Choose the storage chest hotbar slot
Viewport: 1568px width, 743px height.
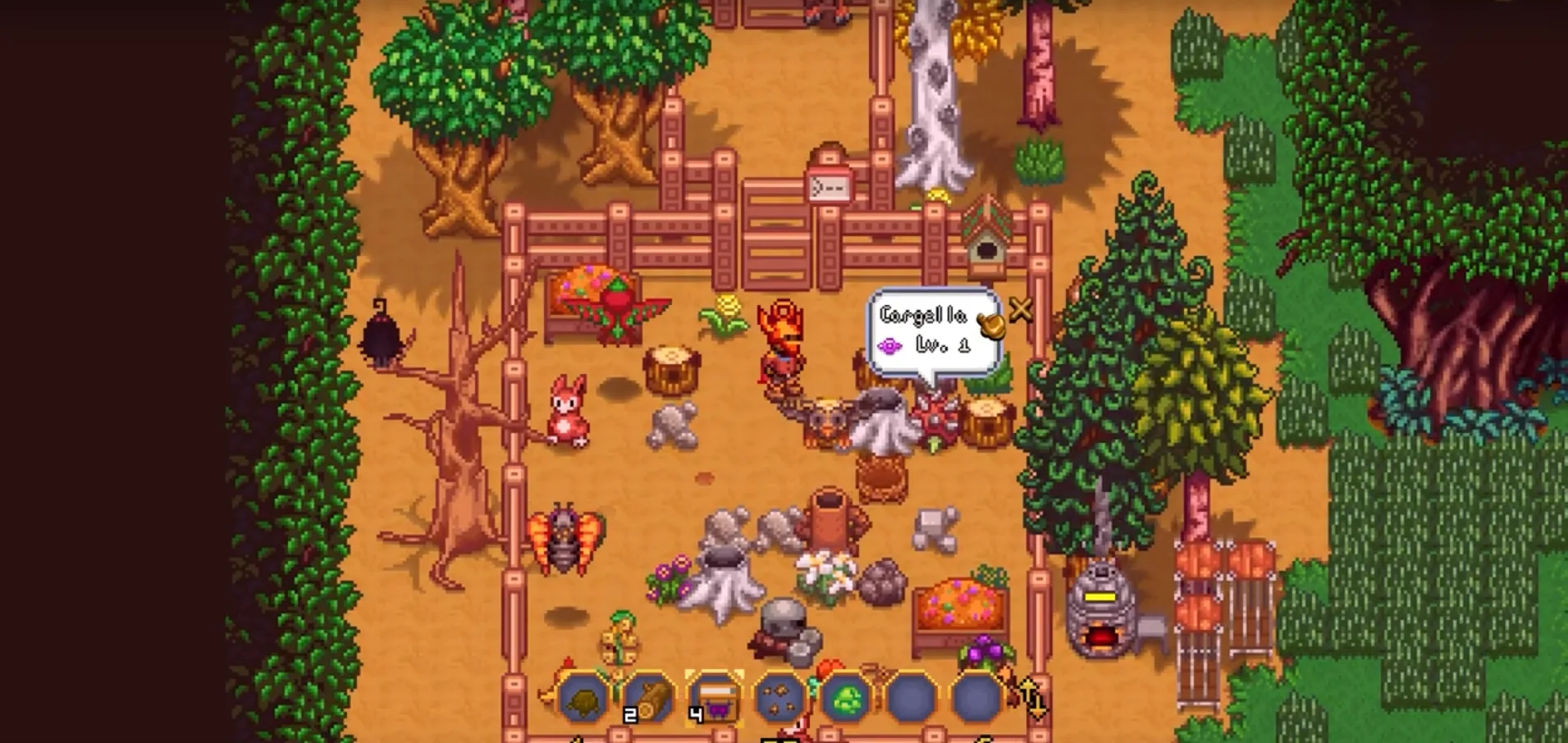click(x=714, y=699)
